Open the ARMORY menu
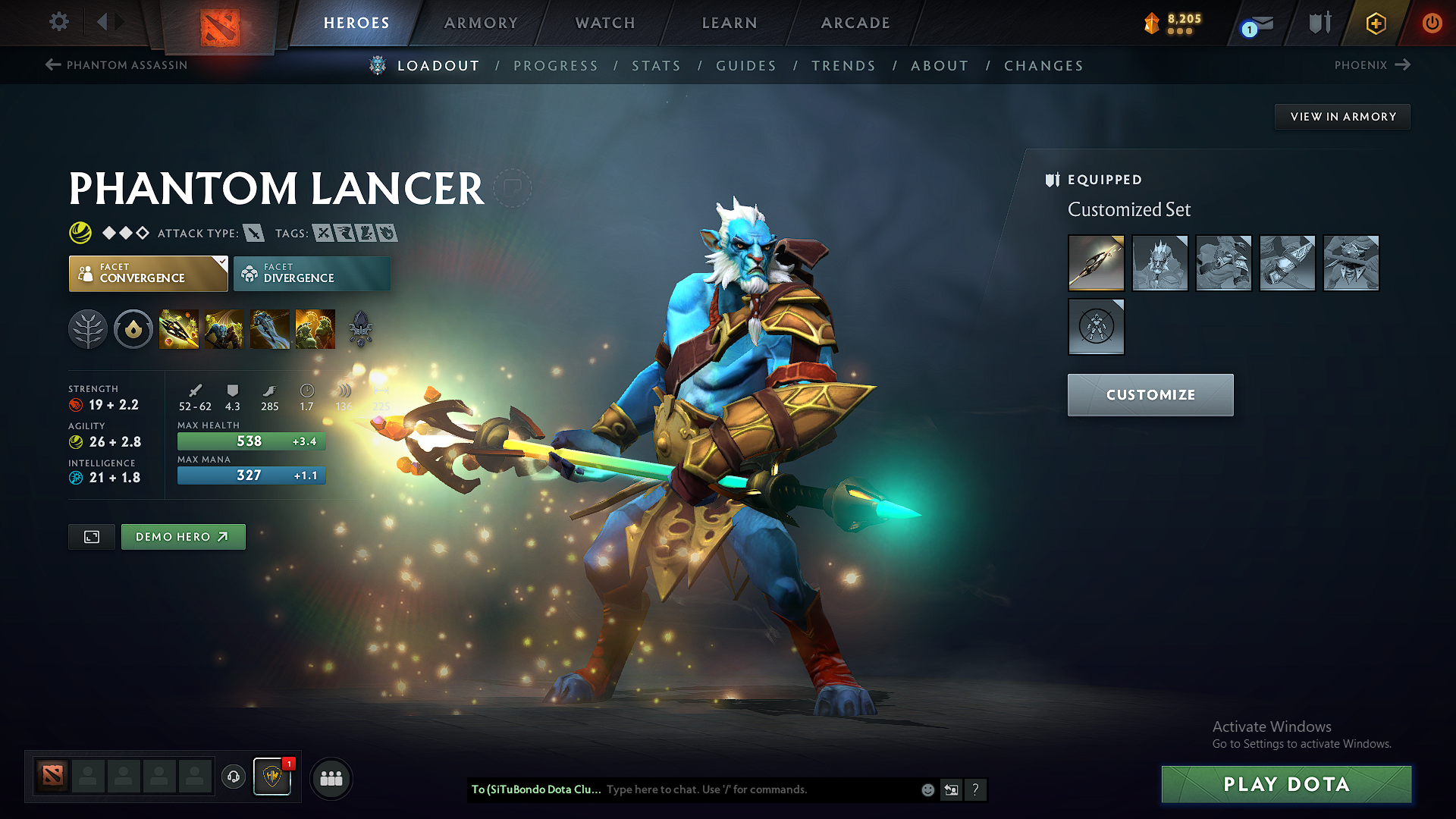 coord(481,23)
